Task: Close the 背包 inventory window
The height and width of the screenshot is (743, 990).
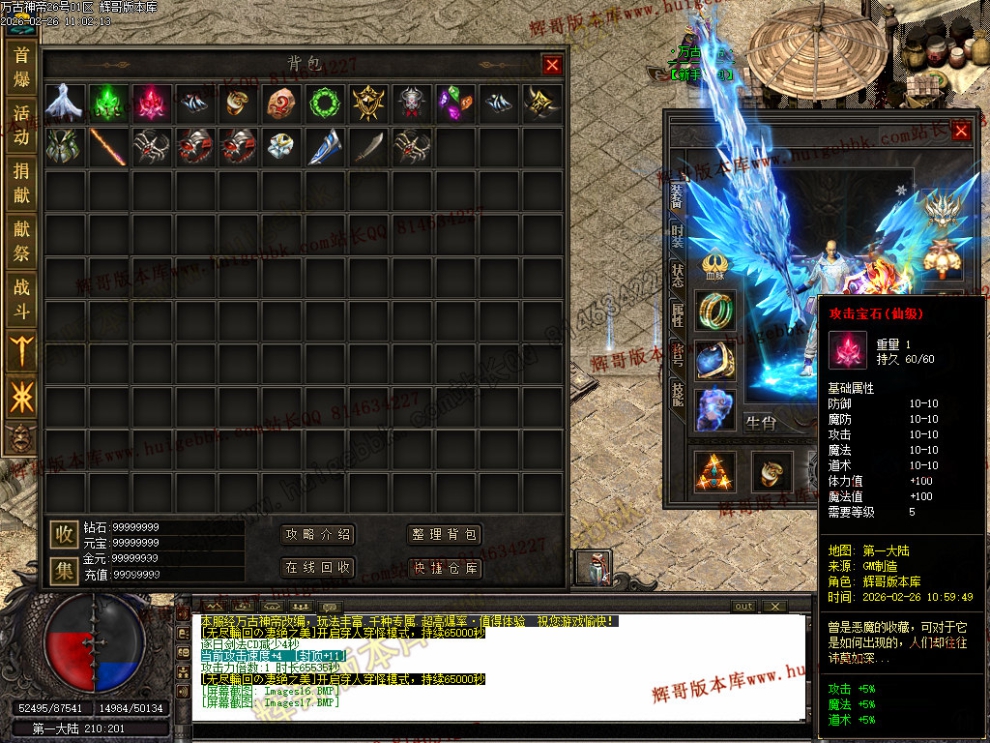Action: [x=552, y=66]
